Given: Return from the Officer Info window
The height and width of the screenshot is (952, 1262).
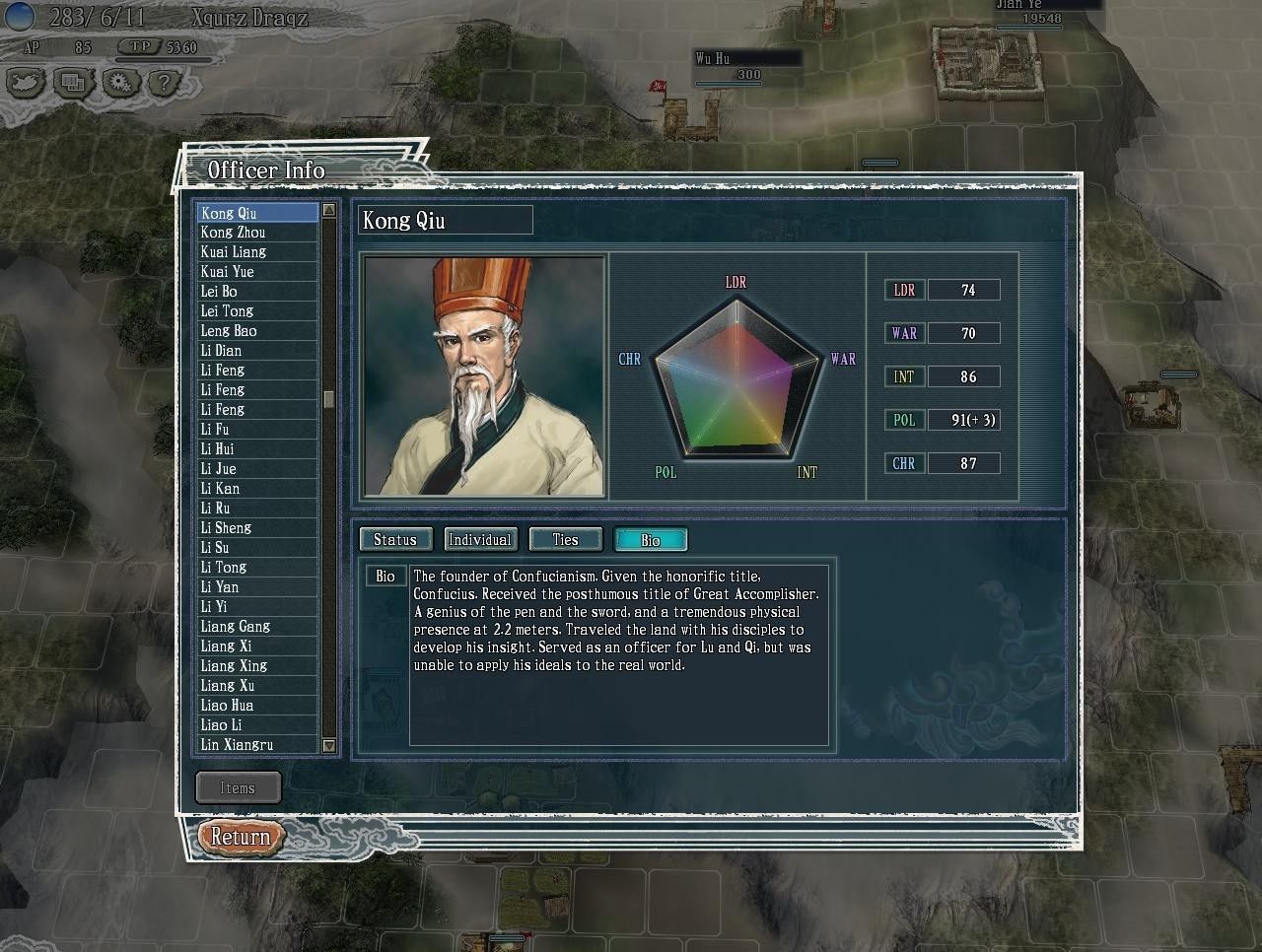Looking at the screenshot, I should (240, 838).
